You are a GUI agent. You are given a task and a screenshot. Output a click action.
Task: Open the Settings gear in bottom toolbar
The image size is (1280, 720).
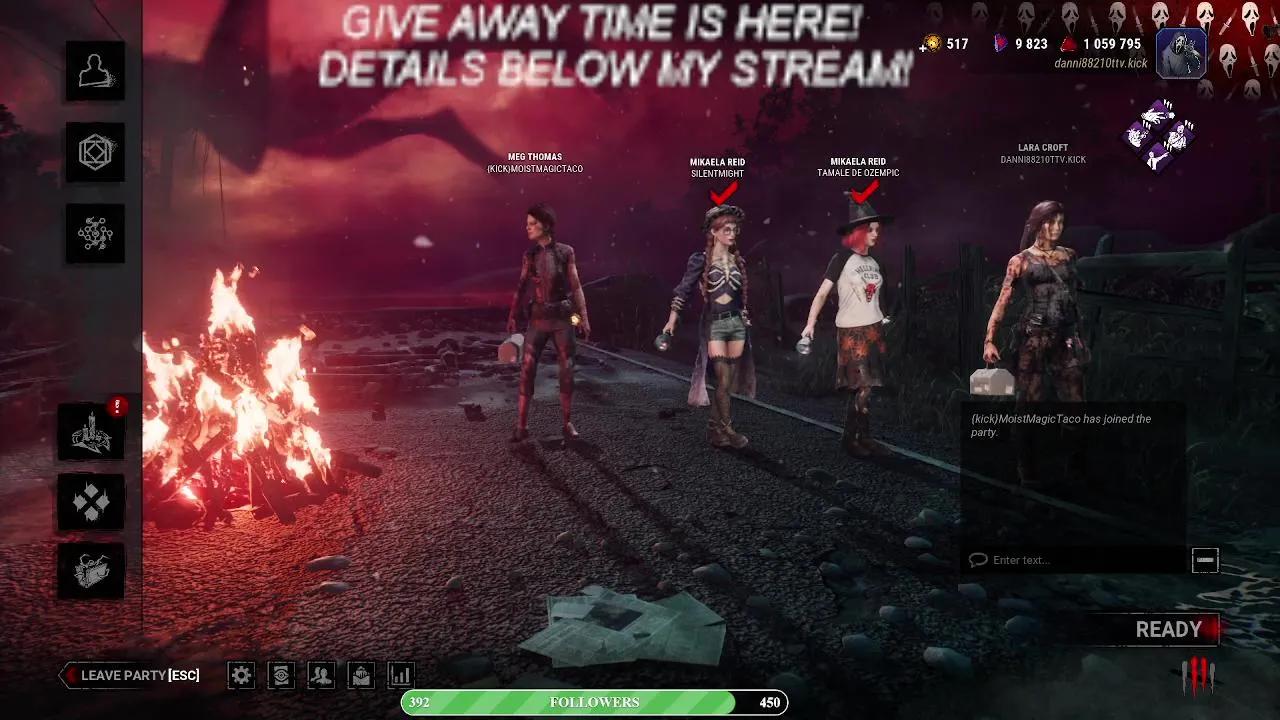click(x=240, y=676)
